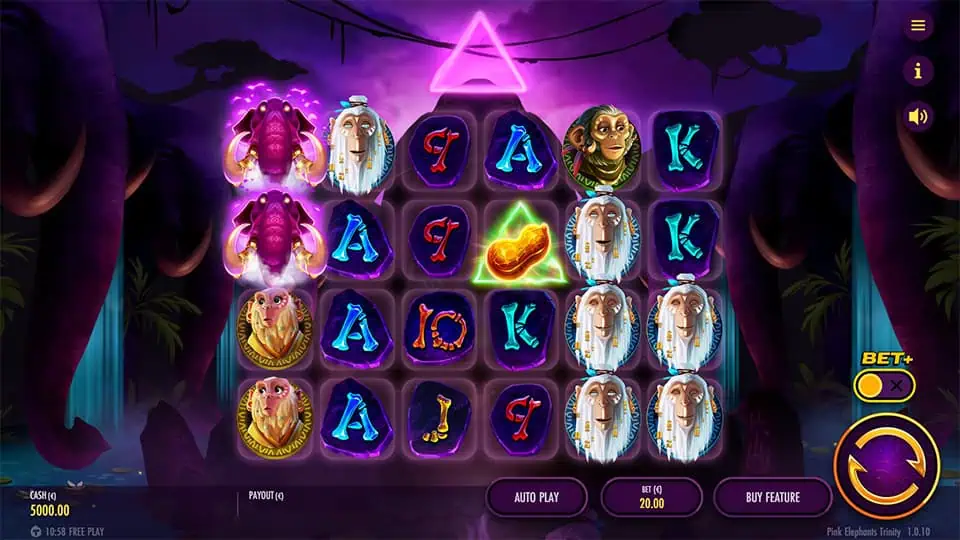Change the bet amount of 20.00
Image resolution: width=960 pixels, height=540 pixels.
point(651,497)
